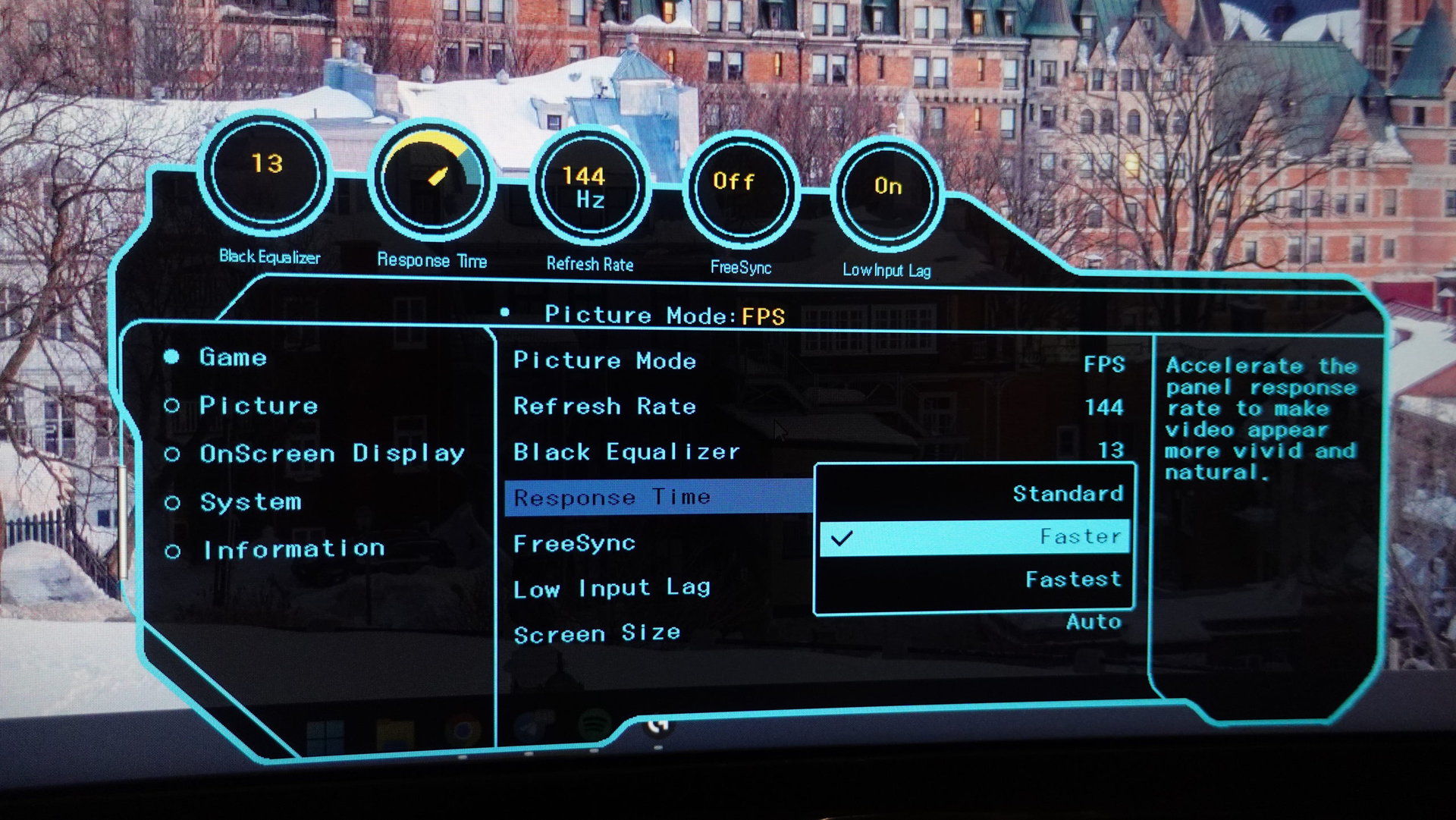Click the Black Equalizer gauge icon
Viewport: 1456px width, 820px height.
tap(267, 177)
